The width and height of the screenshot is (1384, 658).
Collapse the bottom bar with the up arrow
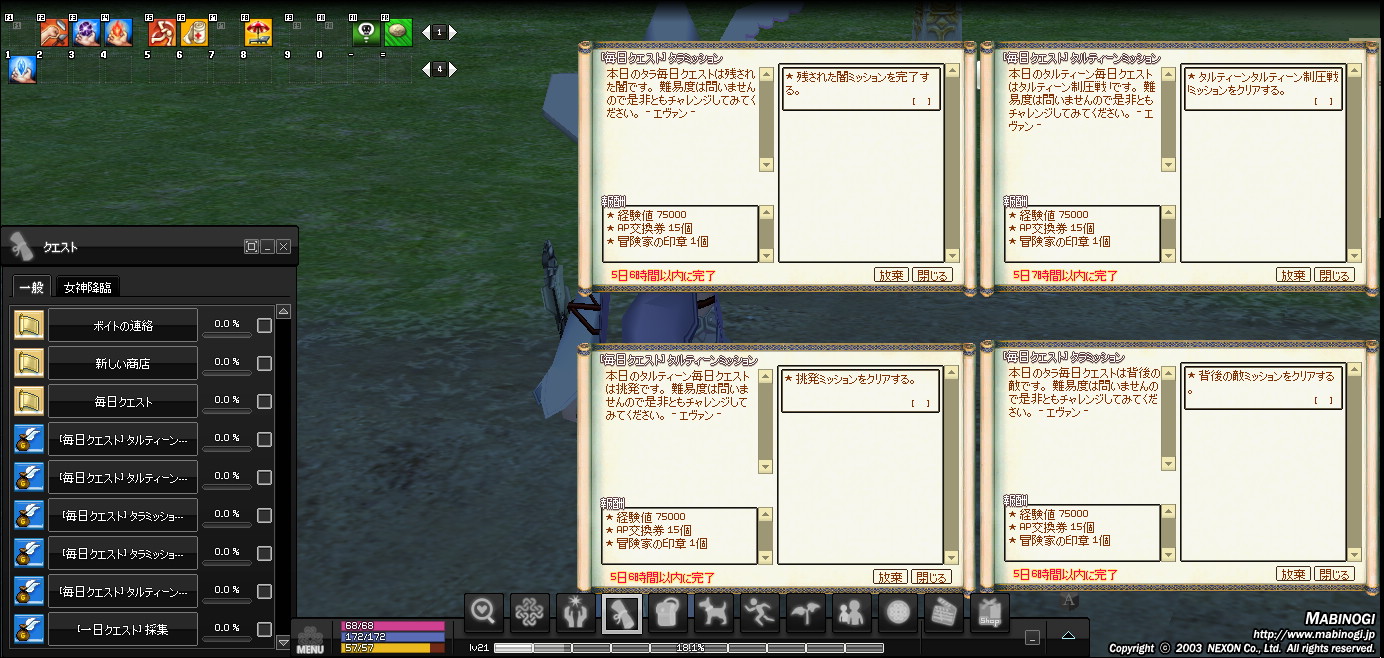(1068, 635)
